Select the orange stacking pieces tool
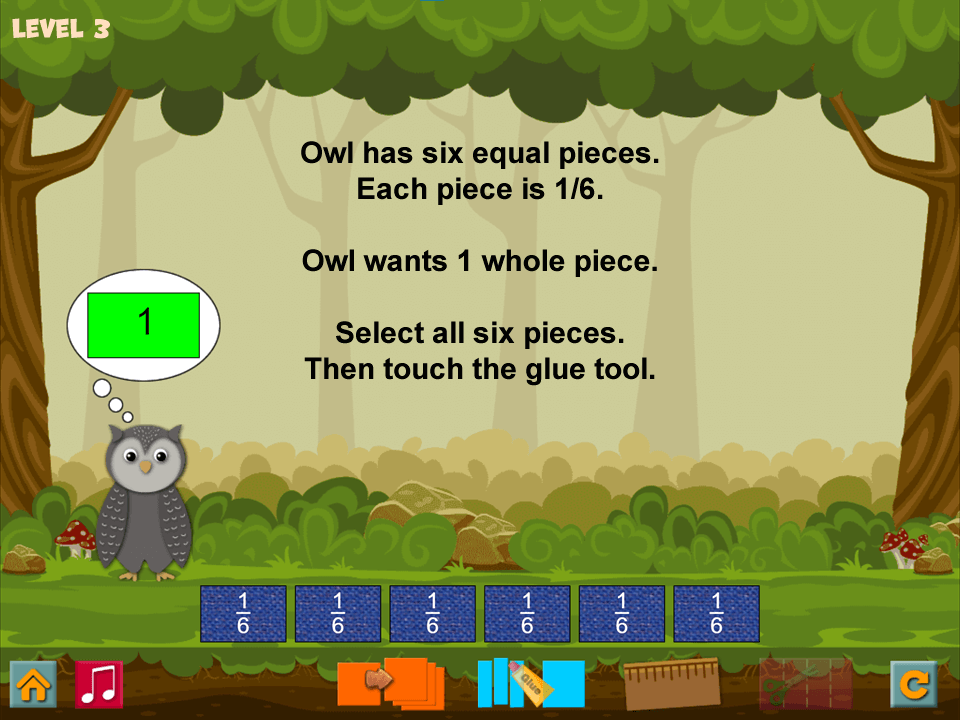 tap(391, 682)
